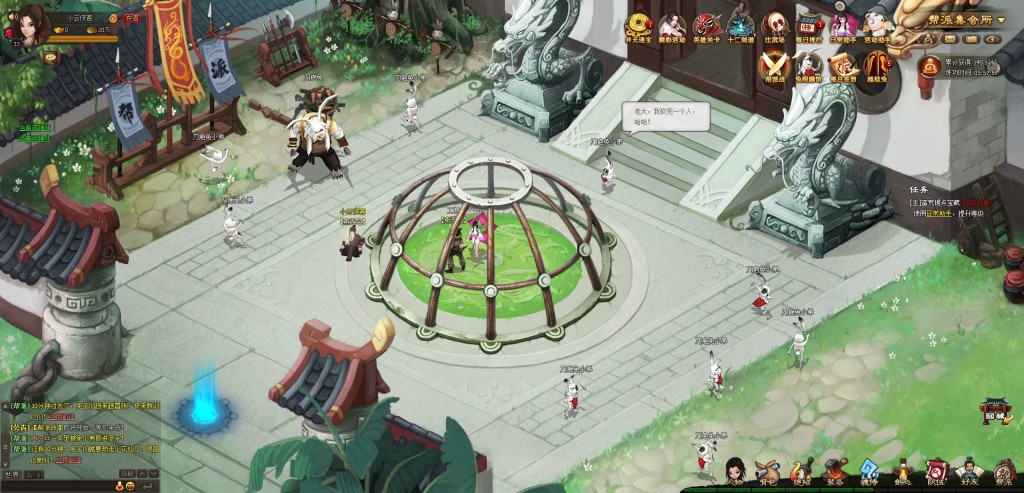Open the 英雄关卡 red mask icon
The height and width of the screenshot is (493, 1024).
tap(707, 26)
